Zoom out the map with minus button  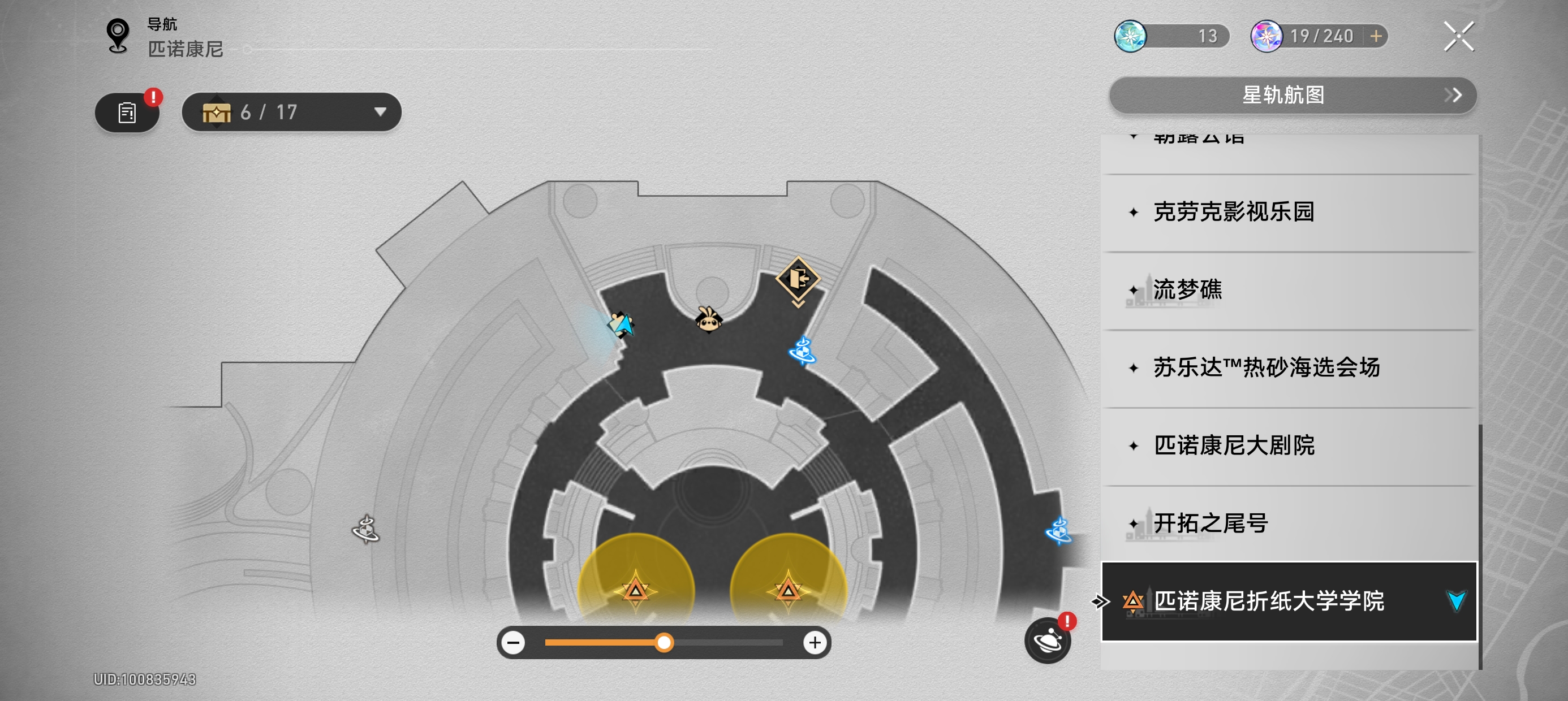point(514,643)
